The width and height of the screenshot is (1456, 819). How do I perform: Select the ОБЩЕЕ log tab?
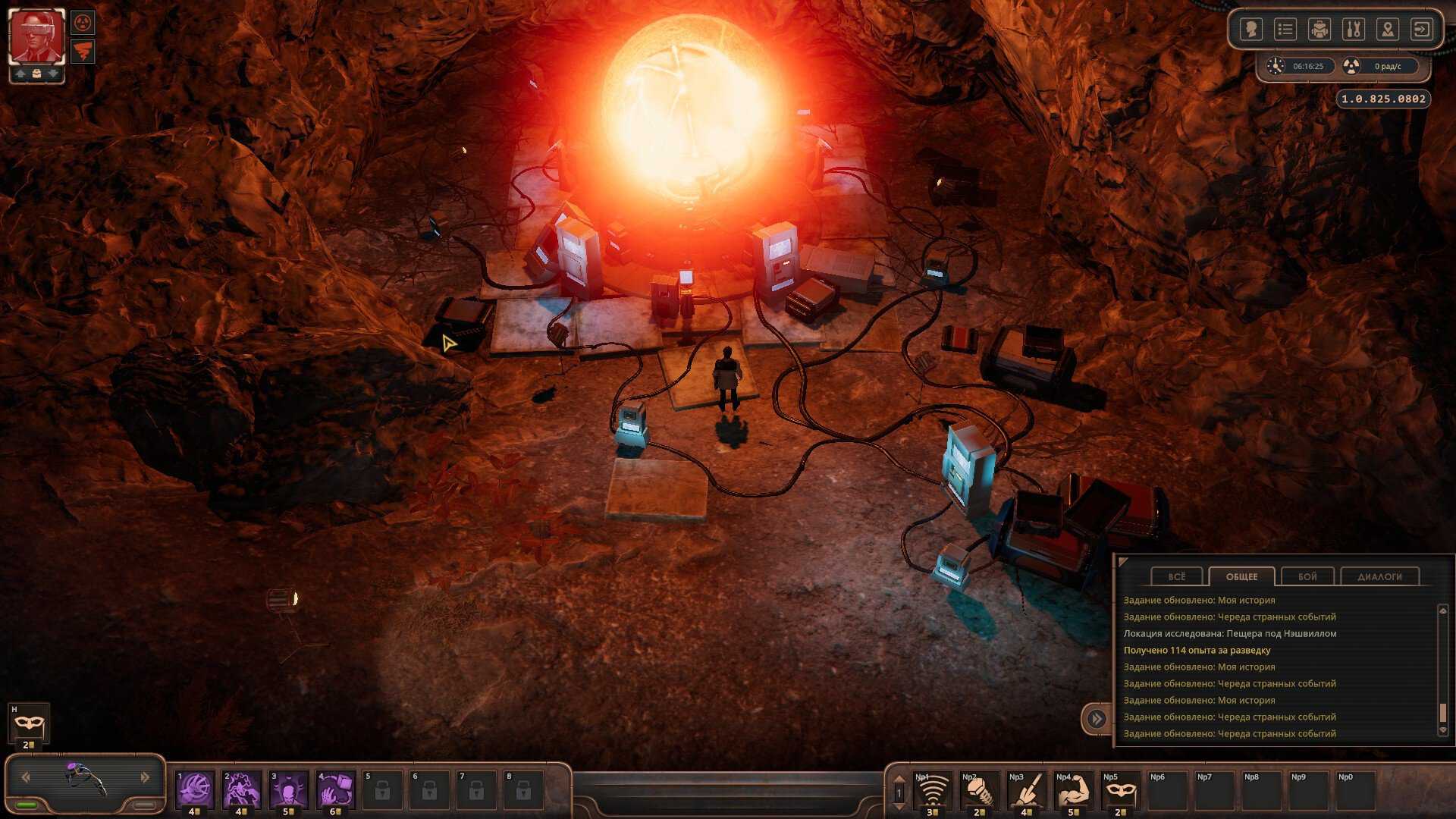(1241, 576)
